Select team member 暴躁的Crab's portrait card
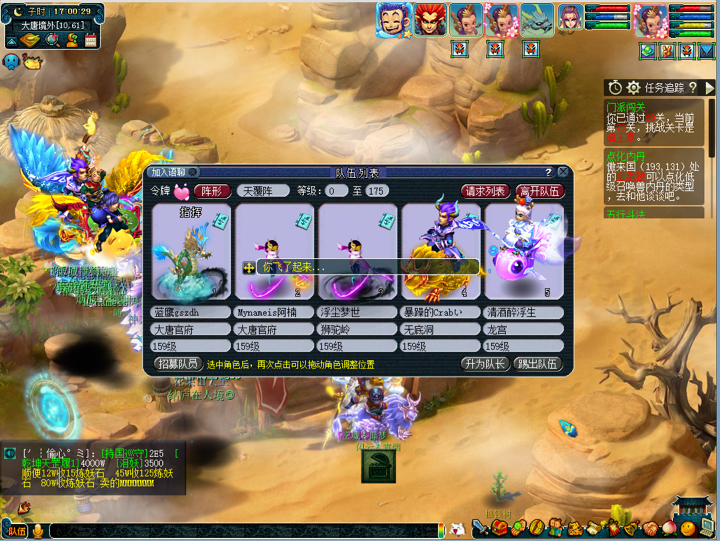The width and height of the screenshot is (720, 541). click(x=440, y=253)
